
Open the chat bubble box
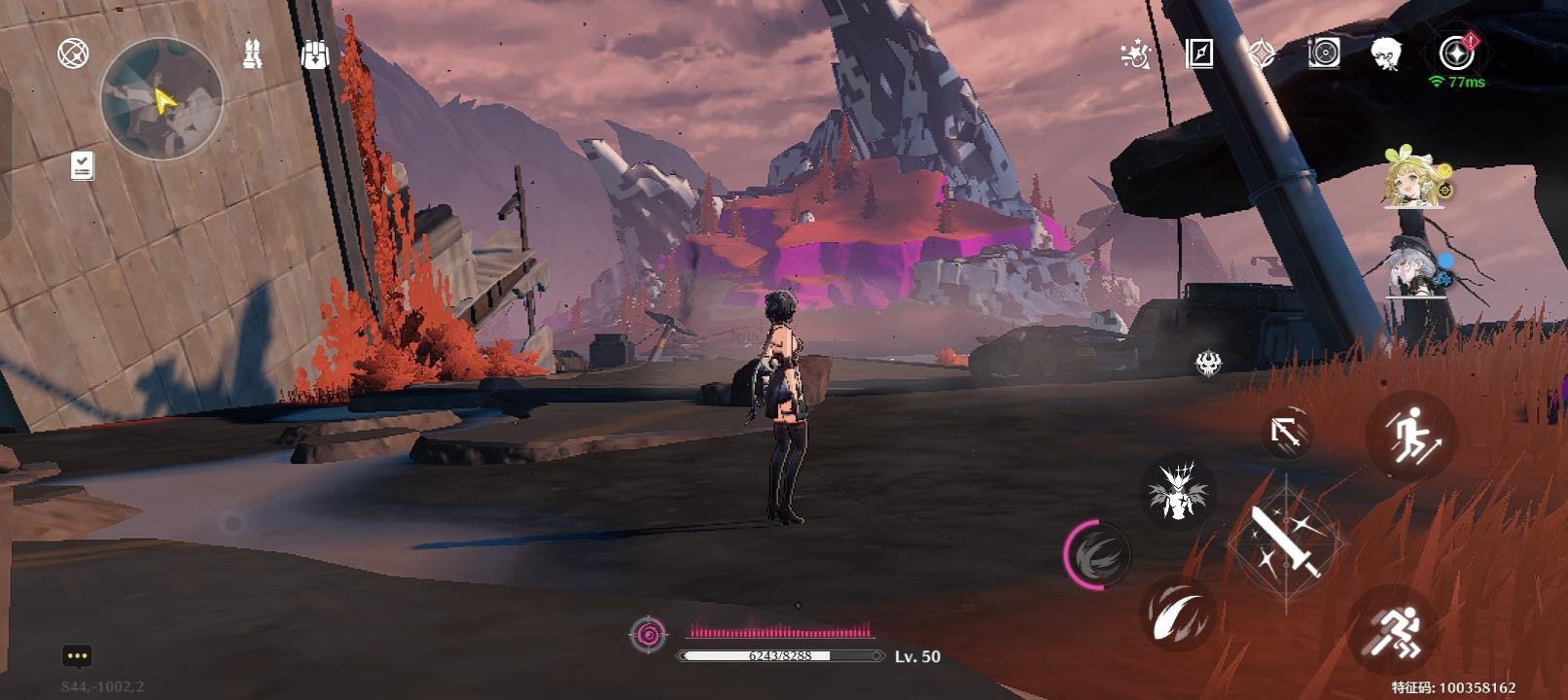tap(77, 656)
